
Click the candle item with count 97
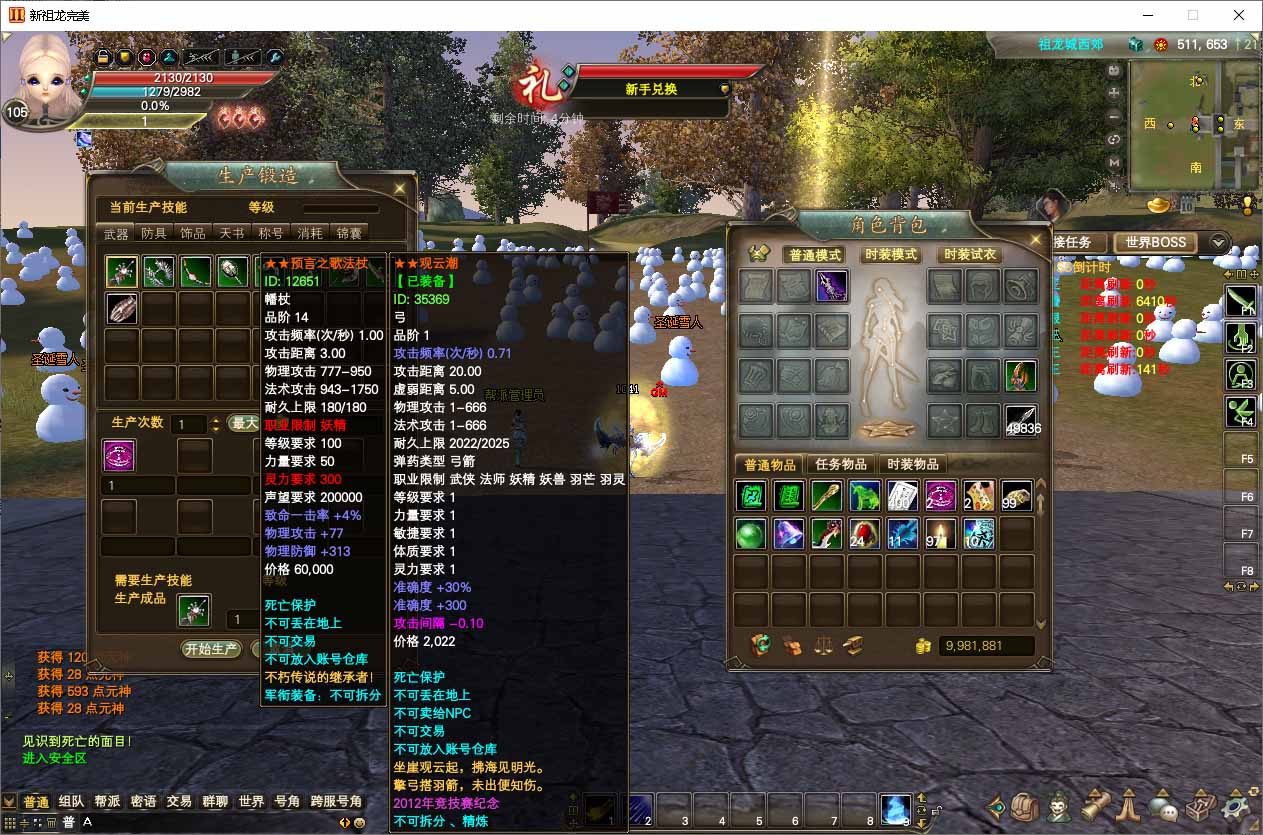tap(940, 534)
